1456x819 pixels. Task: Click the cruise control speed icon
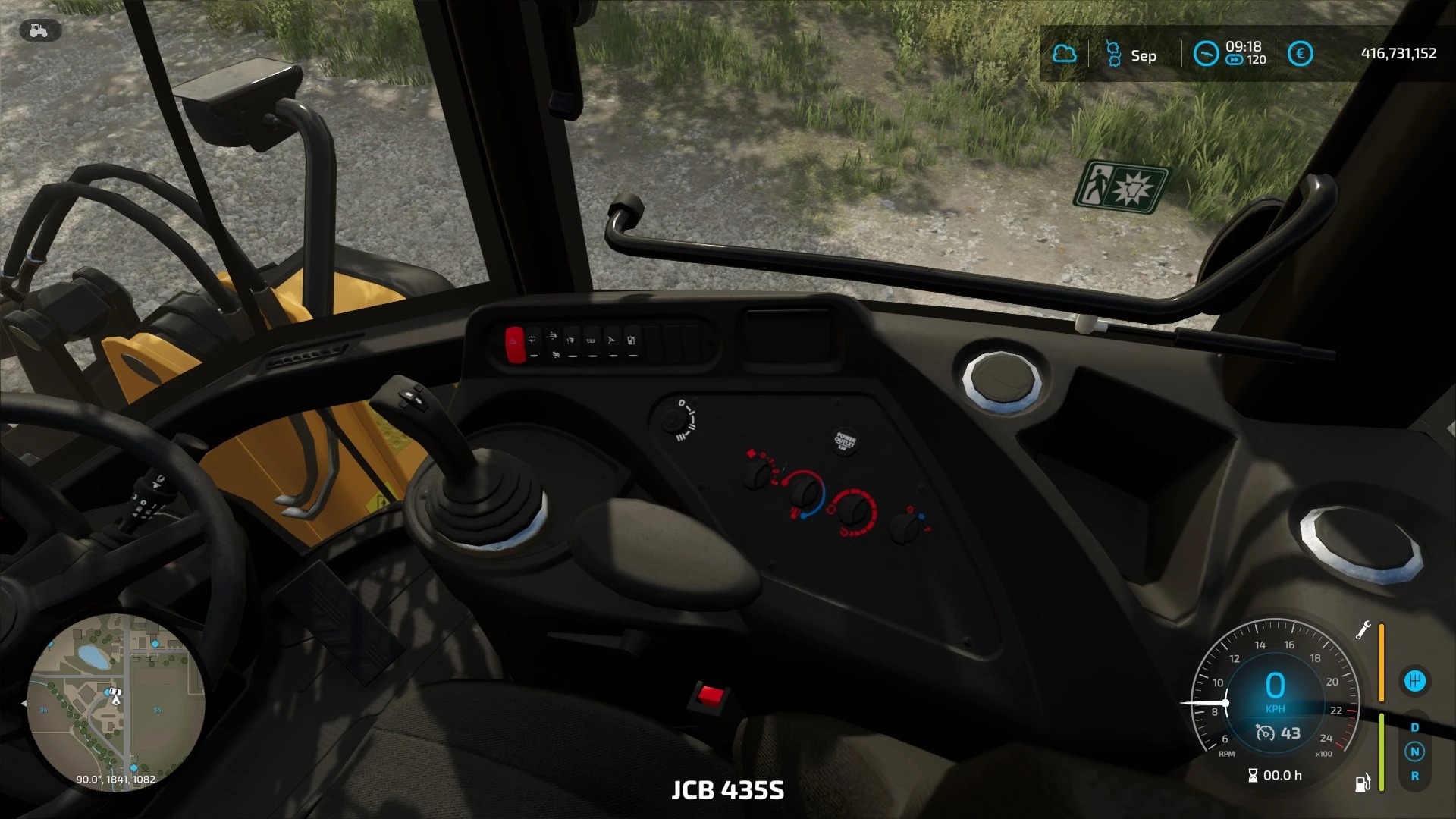(1266, 733)
